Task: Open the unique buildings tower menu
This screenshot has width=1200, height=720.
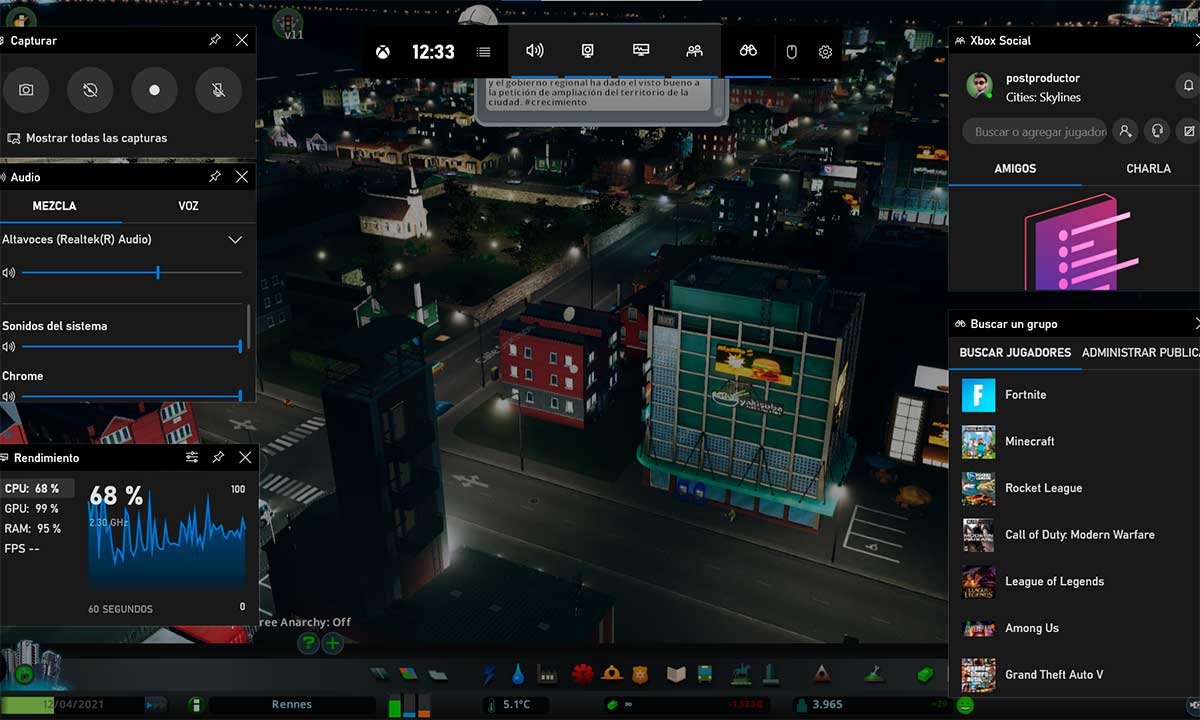Action: (x=769, y=672)
